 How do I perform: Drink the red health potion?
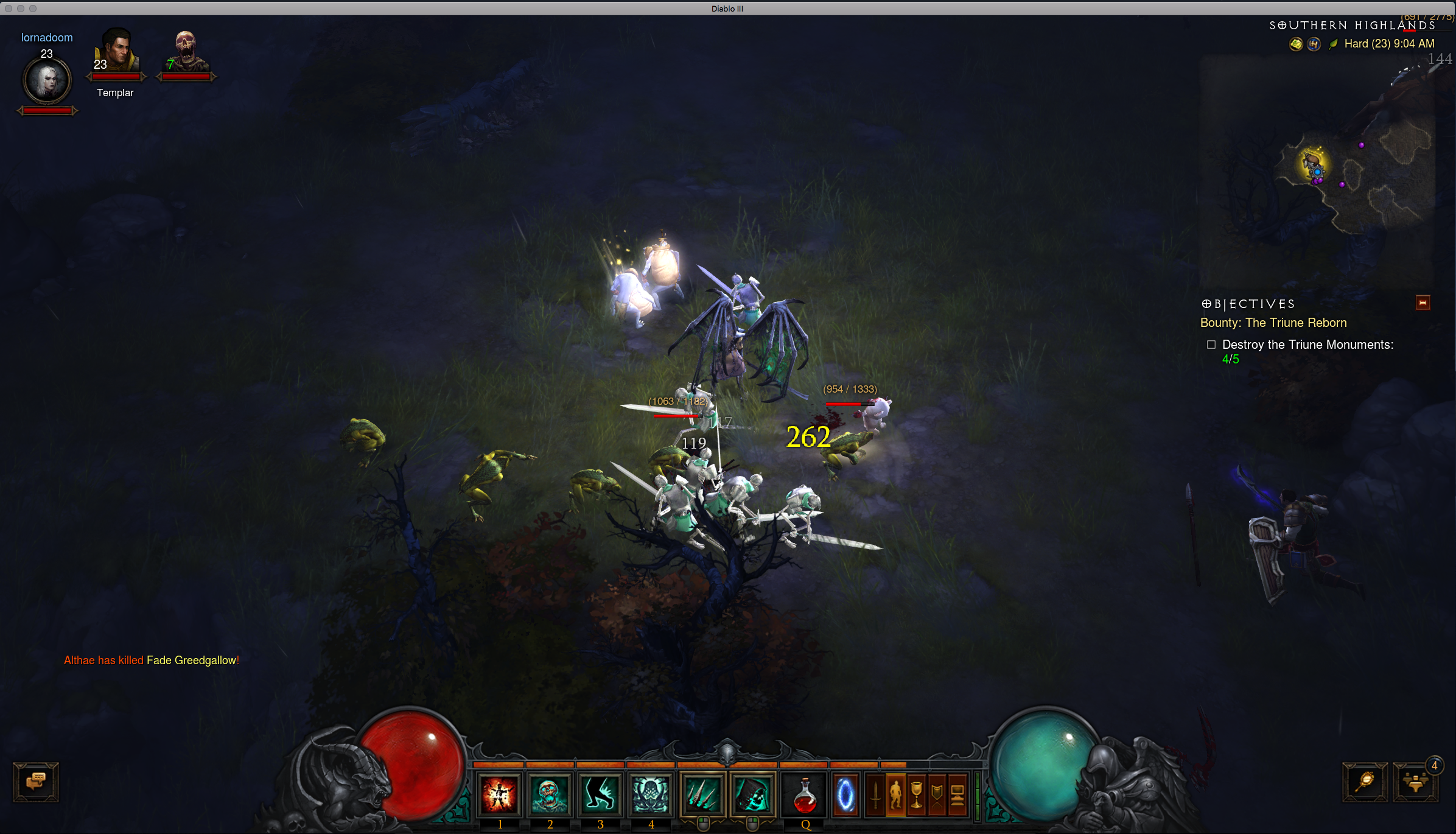[805, 796]
